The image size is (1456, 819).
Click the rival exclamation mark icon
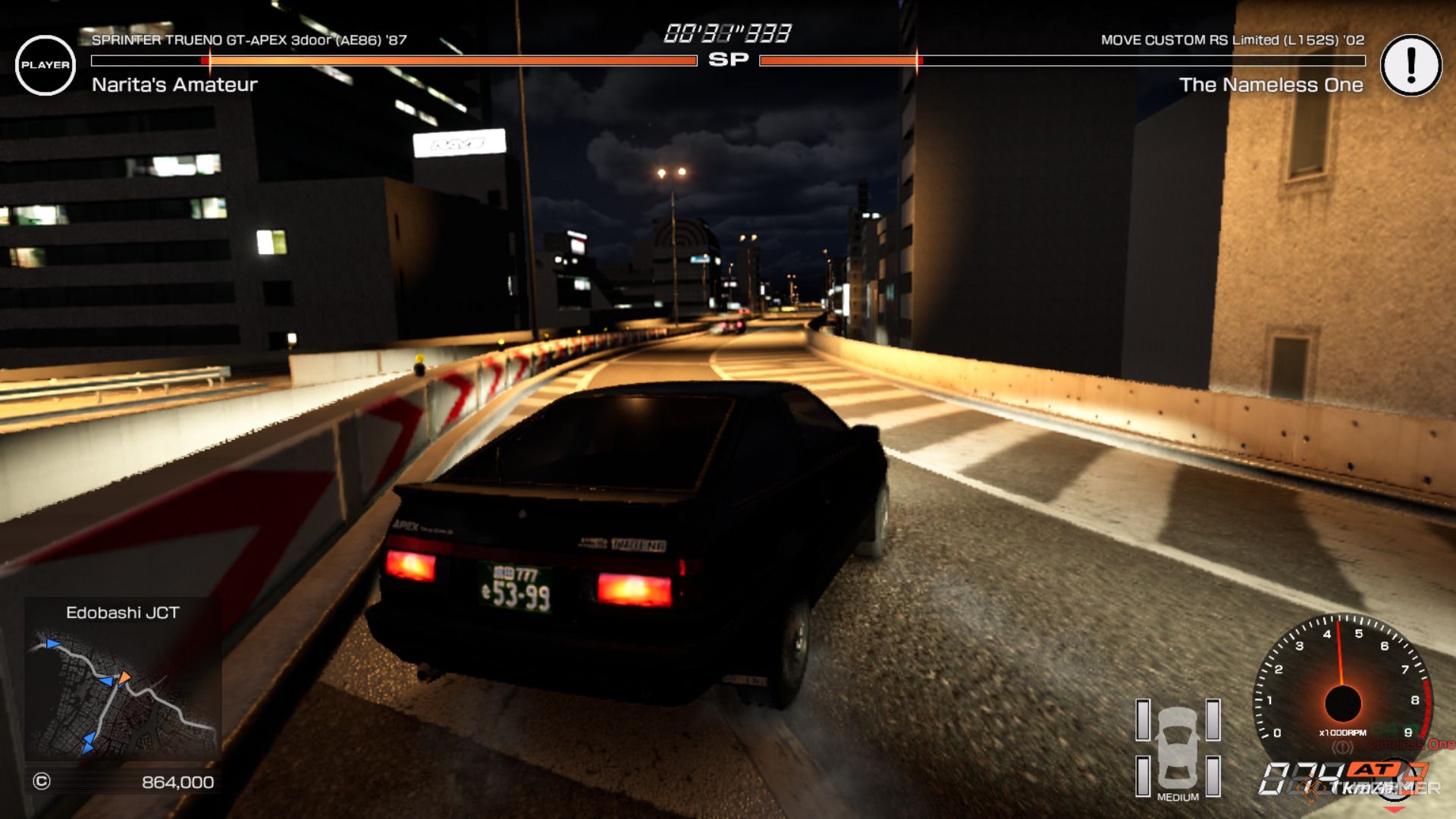(x=1410, y=65)
